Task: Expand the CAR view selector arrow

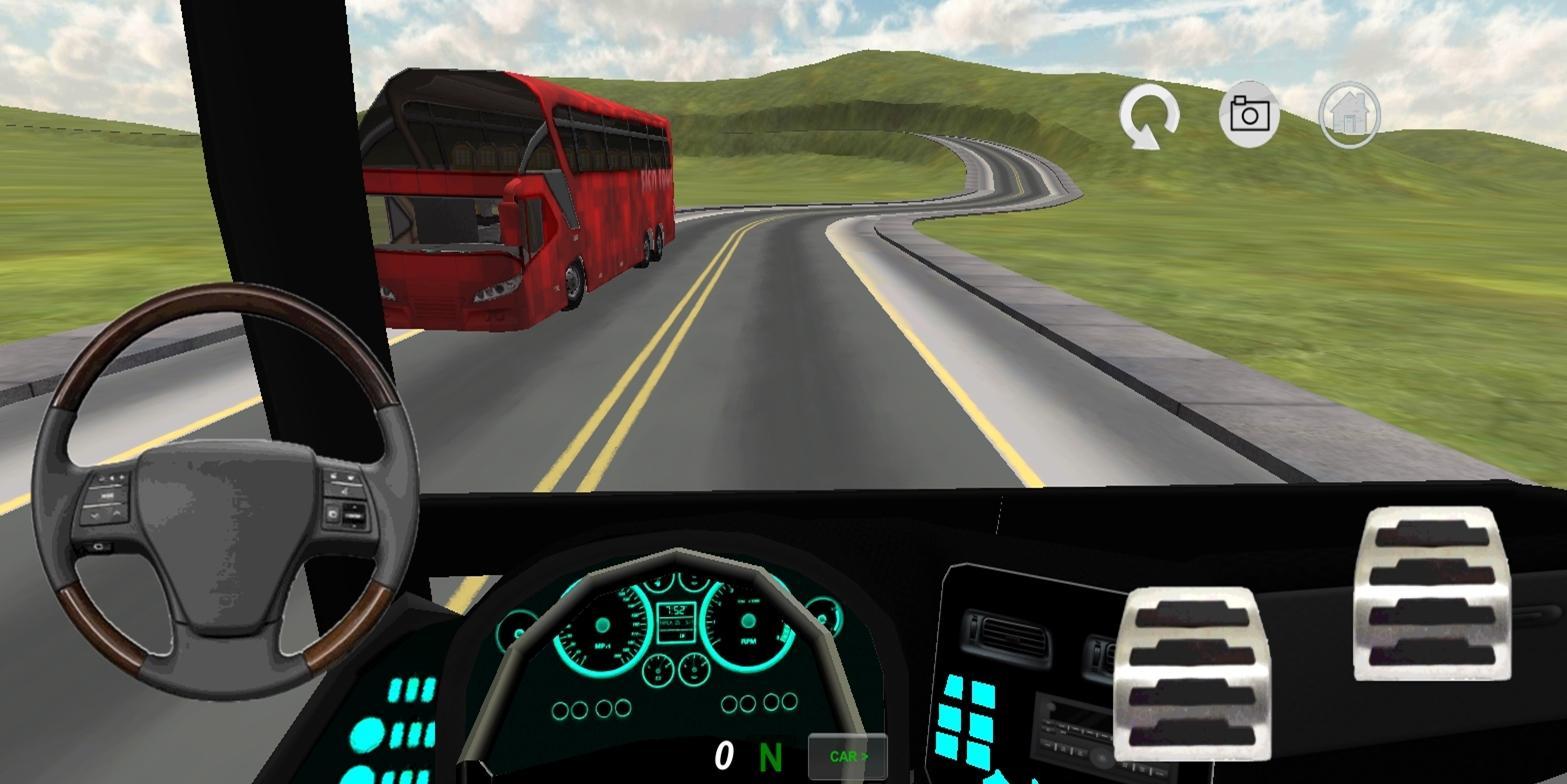Action: [x=864, y=757]
